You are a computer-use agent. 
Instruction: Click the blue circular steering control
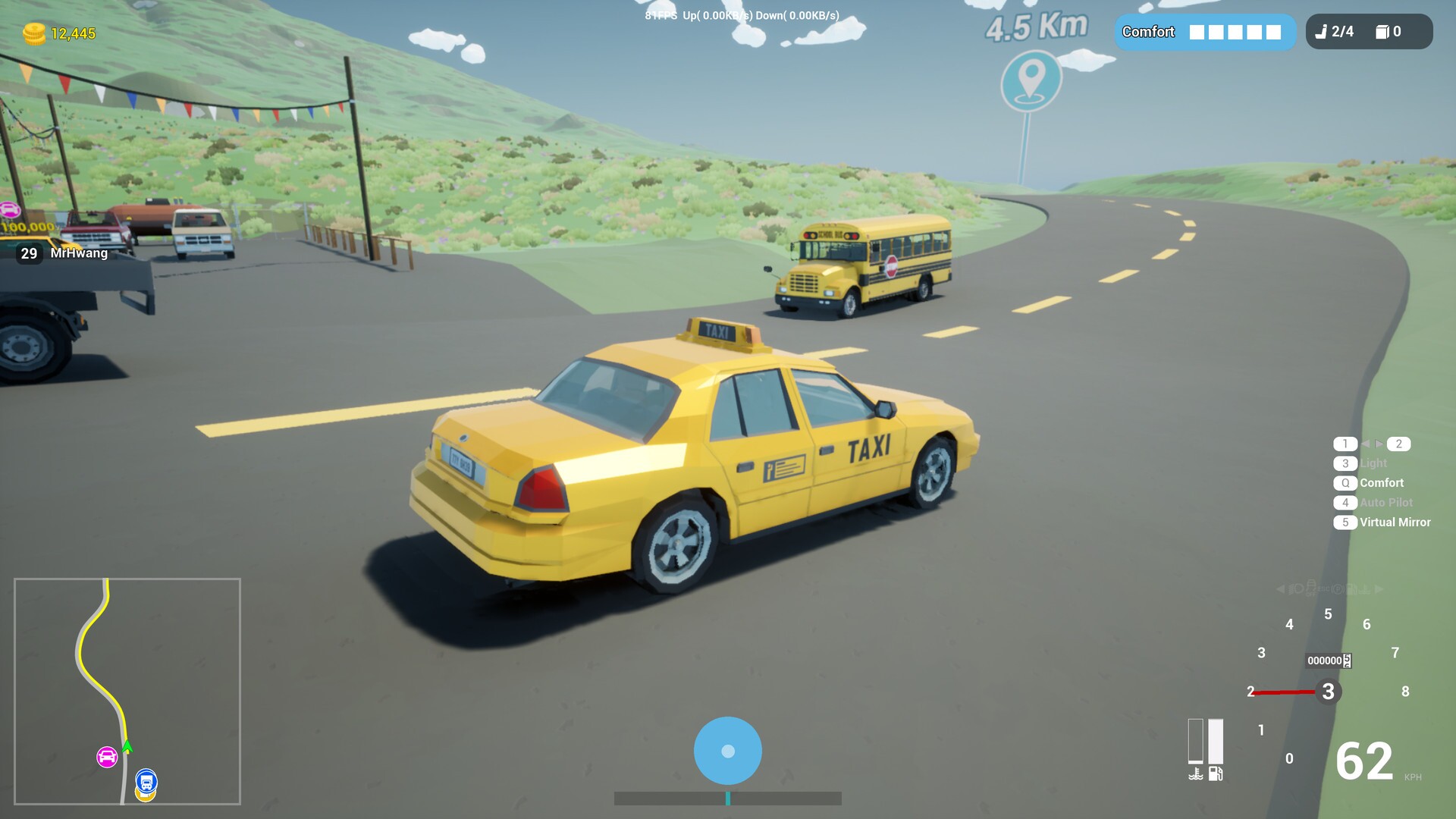727,750
